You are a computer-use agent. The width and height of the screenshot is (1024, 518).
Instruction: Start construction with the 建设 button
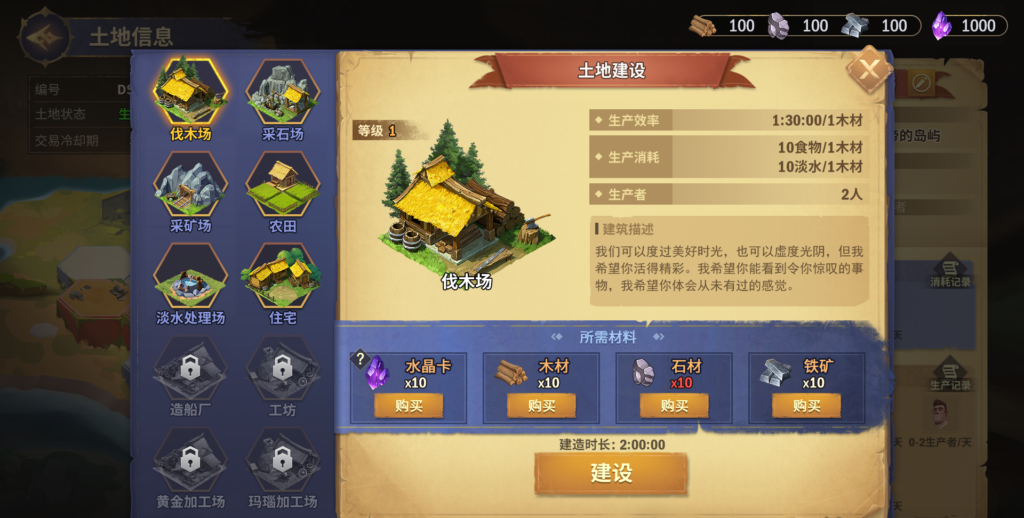[611, 473]
